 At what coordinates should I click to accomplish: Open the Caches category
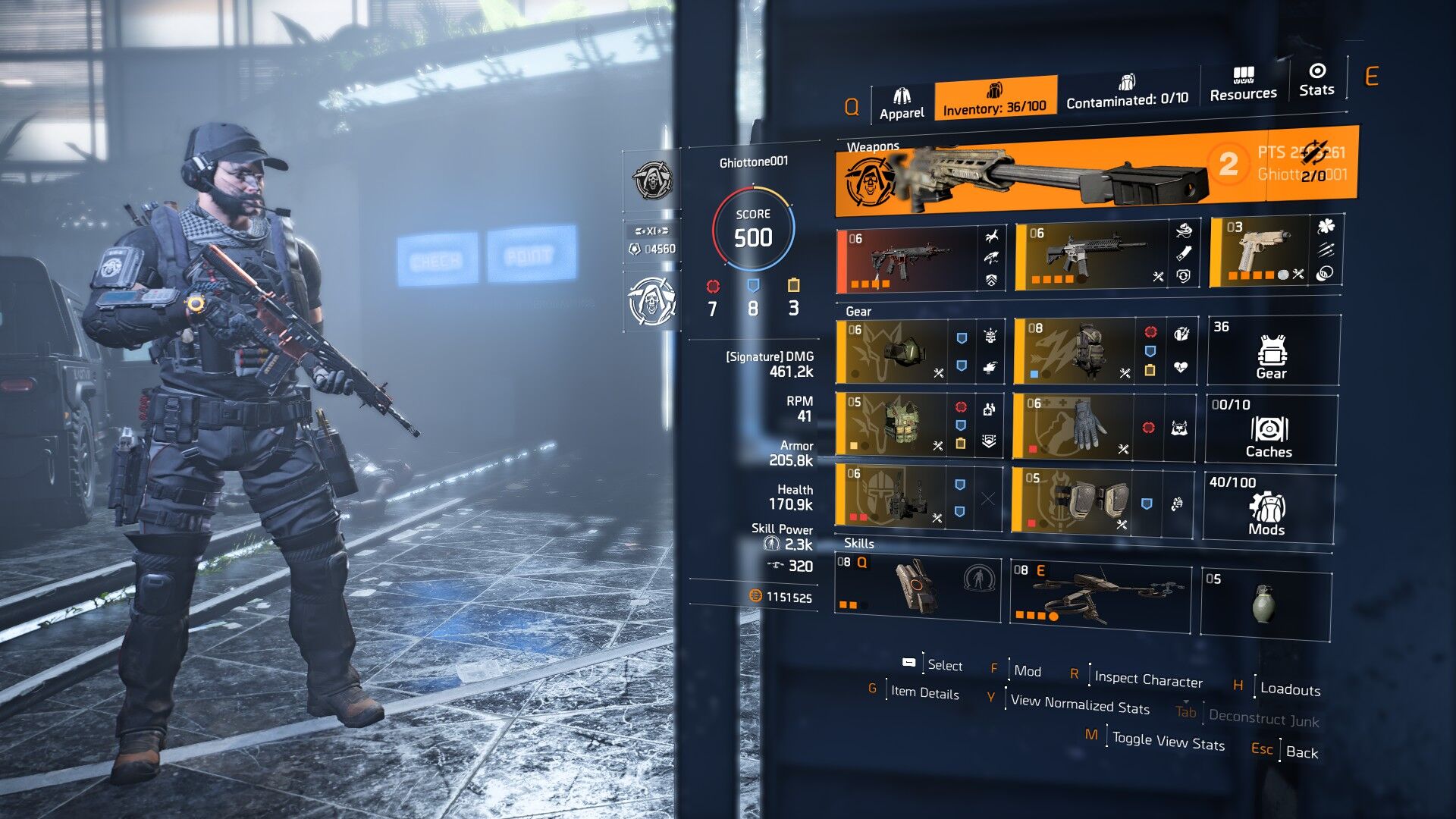[x=1269, y=429]
